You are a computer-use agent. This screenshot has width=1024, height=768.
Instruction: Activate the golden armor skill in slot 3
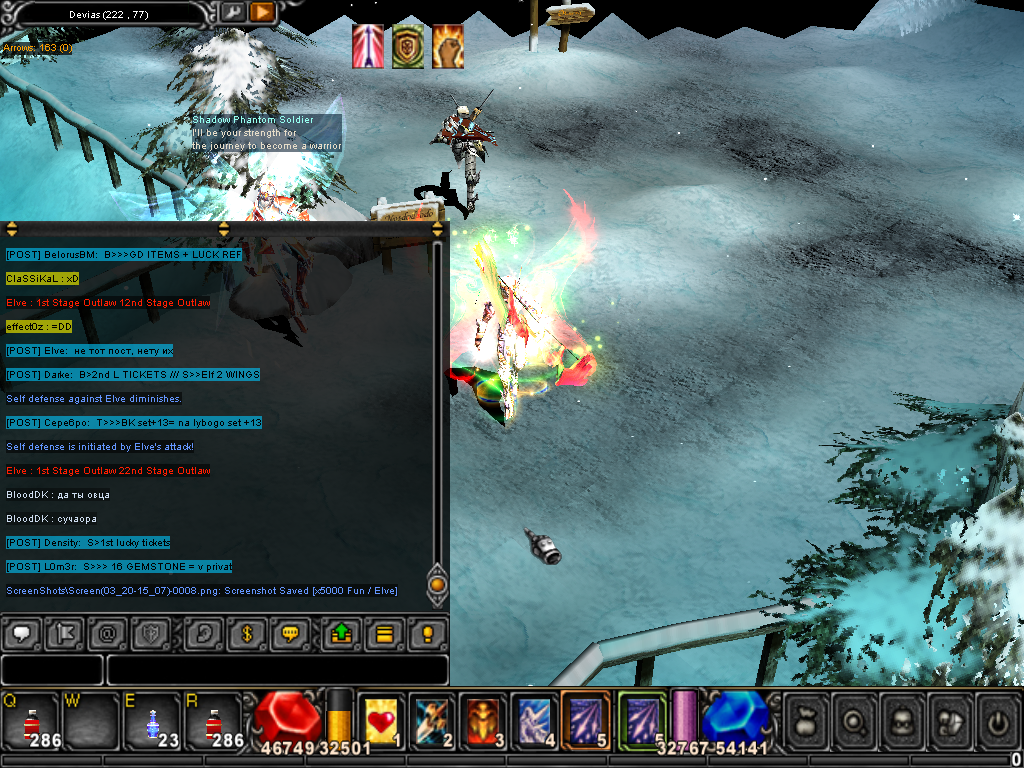(483, 720)
